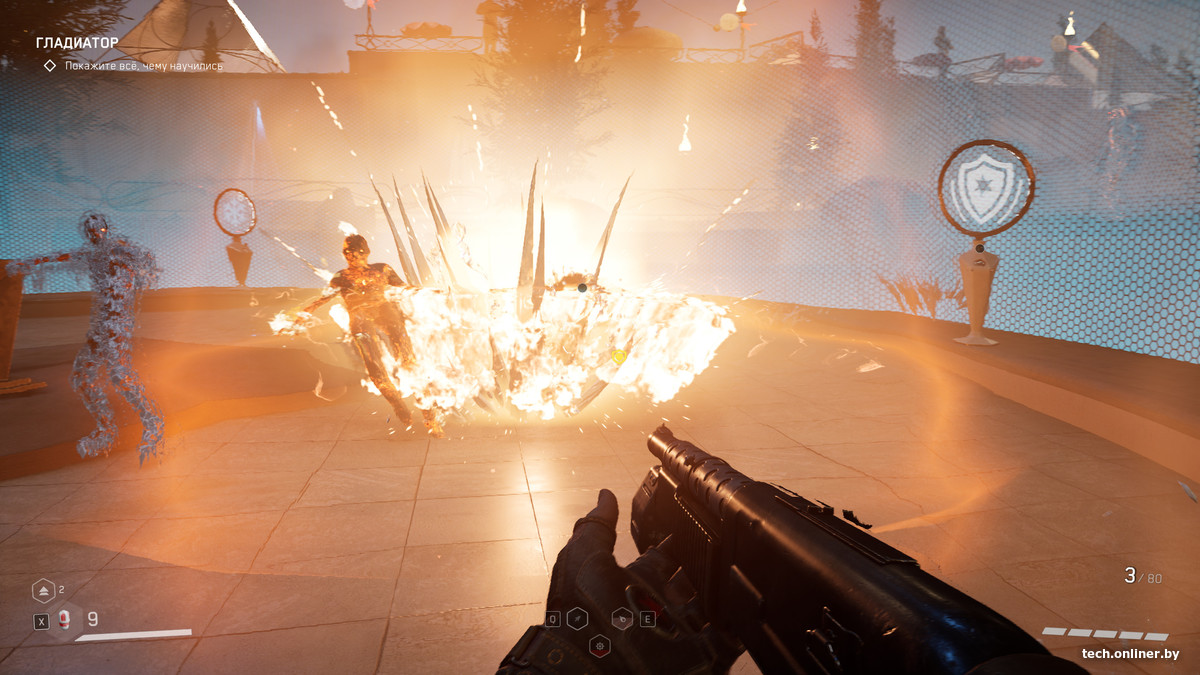The width and height of the screenshot is (1200, 675).
Task: Select the Гладиатор quest tracker title
Action: point(77,43)
